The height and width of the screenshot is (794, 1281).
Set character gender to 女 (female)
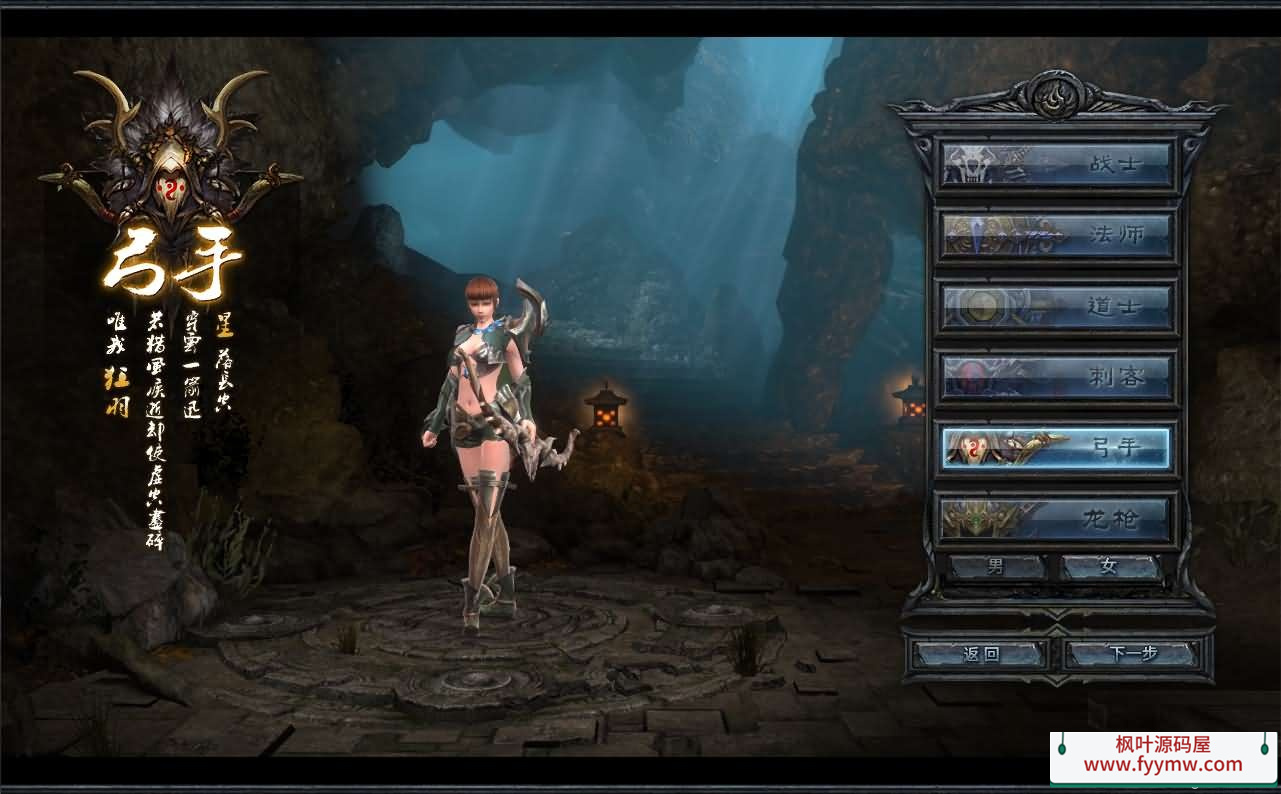[x=1110, y=567]
